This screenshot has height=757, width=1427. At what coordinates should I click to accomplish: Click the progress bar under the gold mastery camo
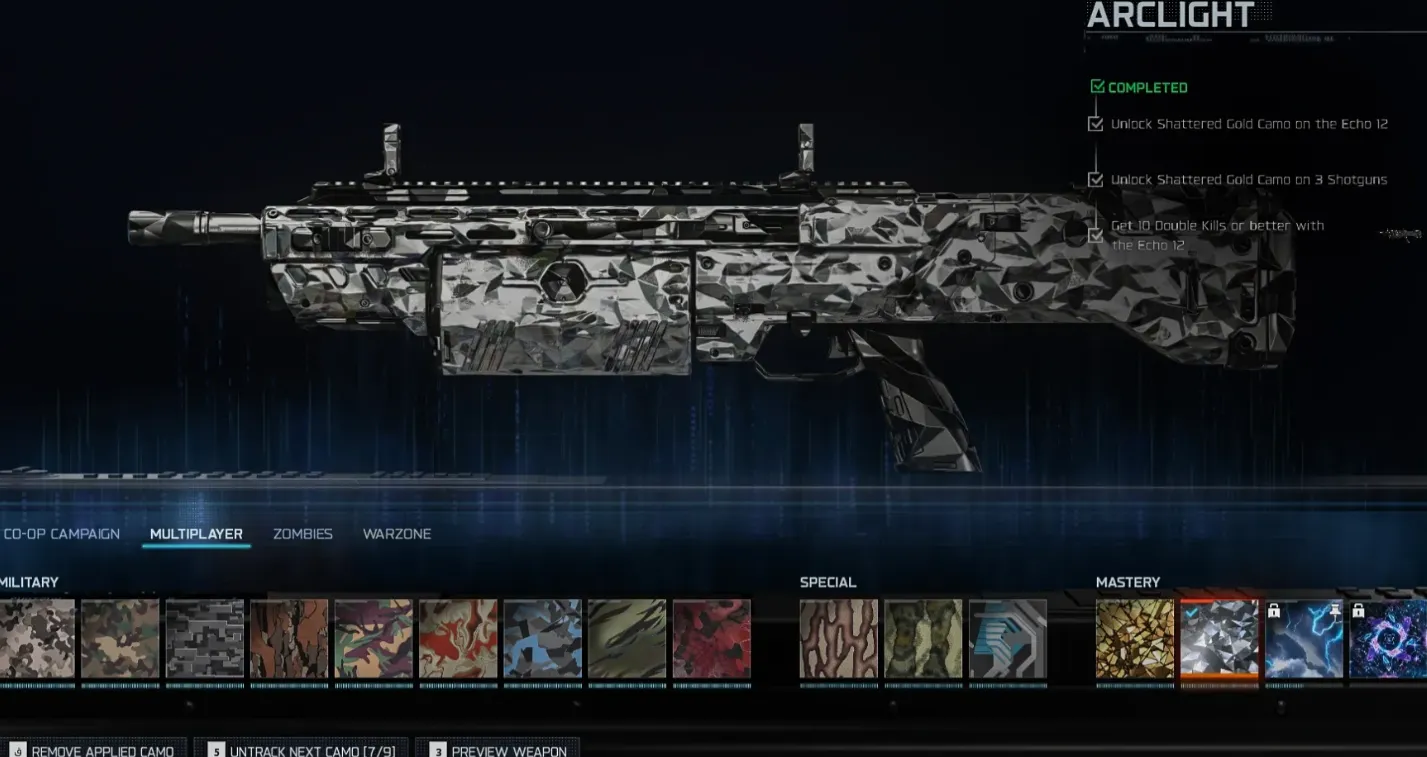[x=1134, y=686]
